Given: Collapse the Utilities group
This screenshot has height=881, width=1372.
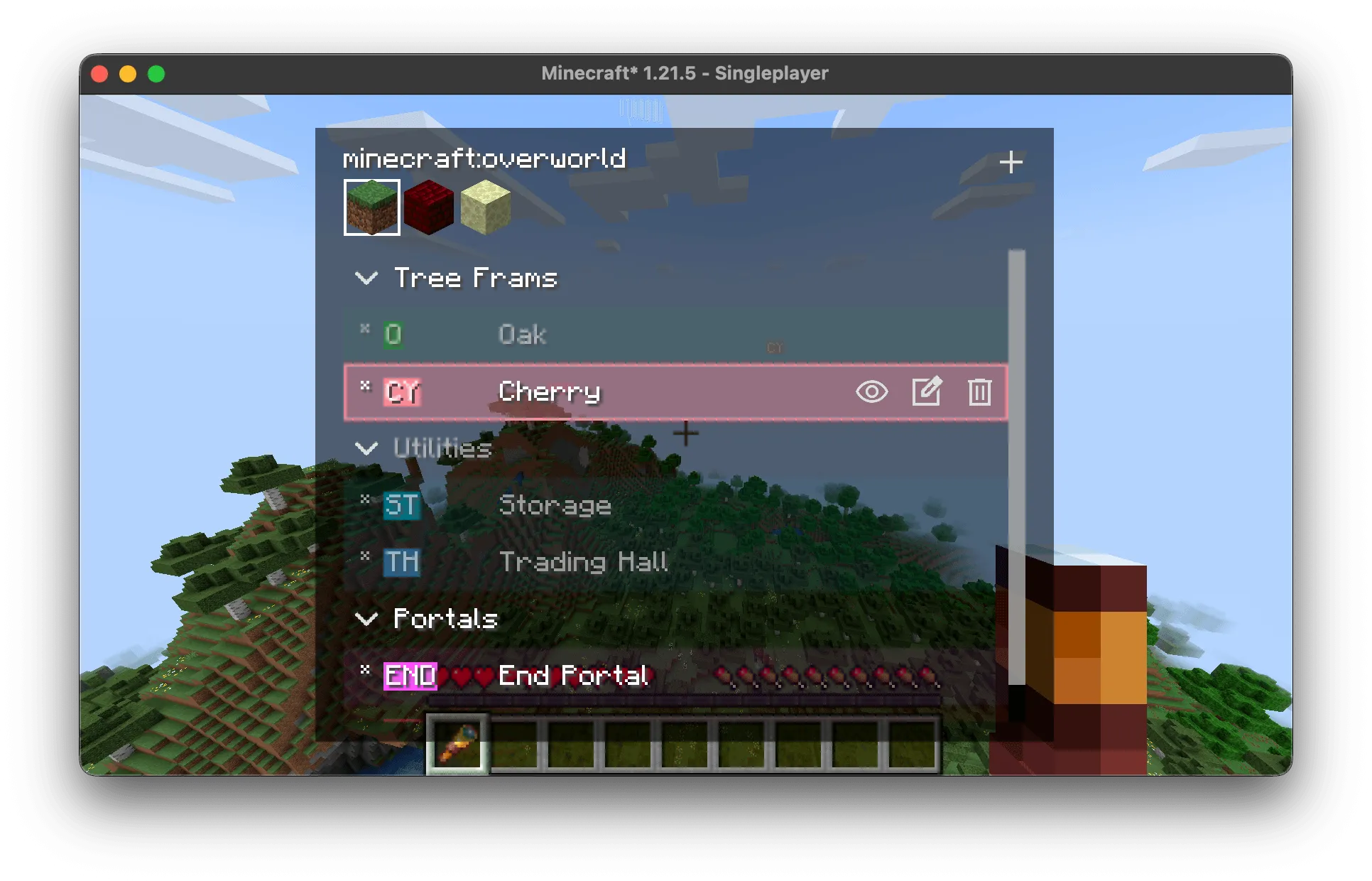Looking at the screenshot, I should pyautogui.click(x=367, y=448).
